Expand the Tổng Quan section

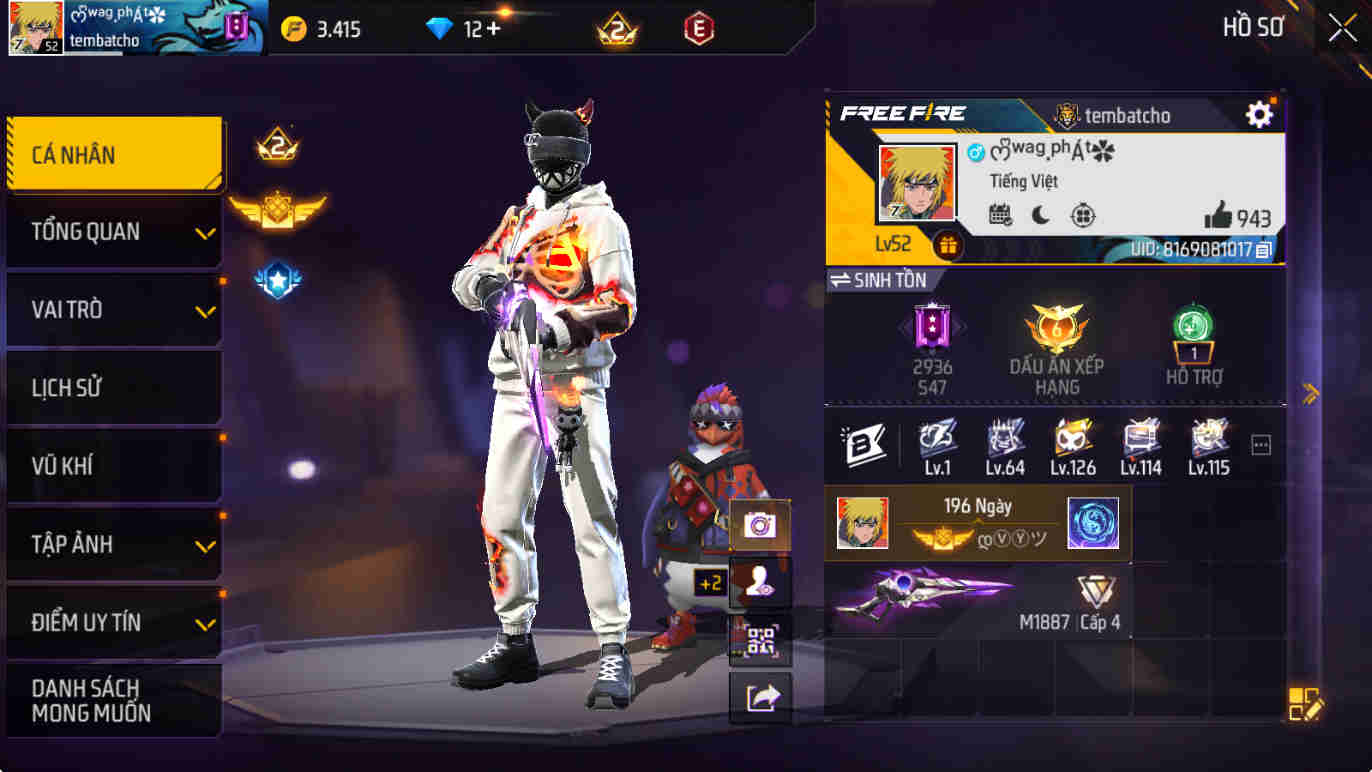[113, 231]
